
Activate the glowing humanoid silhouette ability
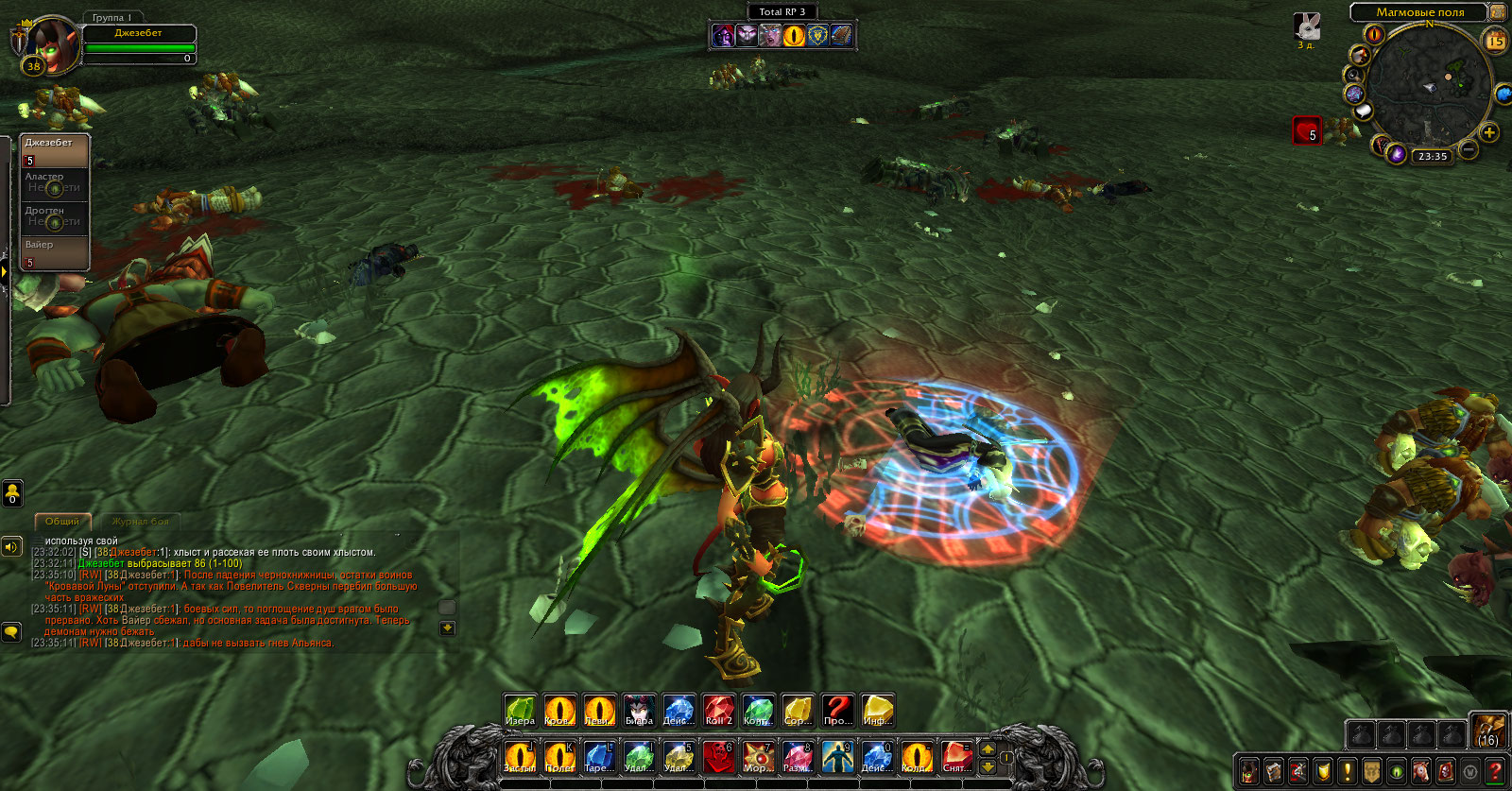(x=837, y=757)
